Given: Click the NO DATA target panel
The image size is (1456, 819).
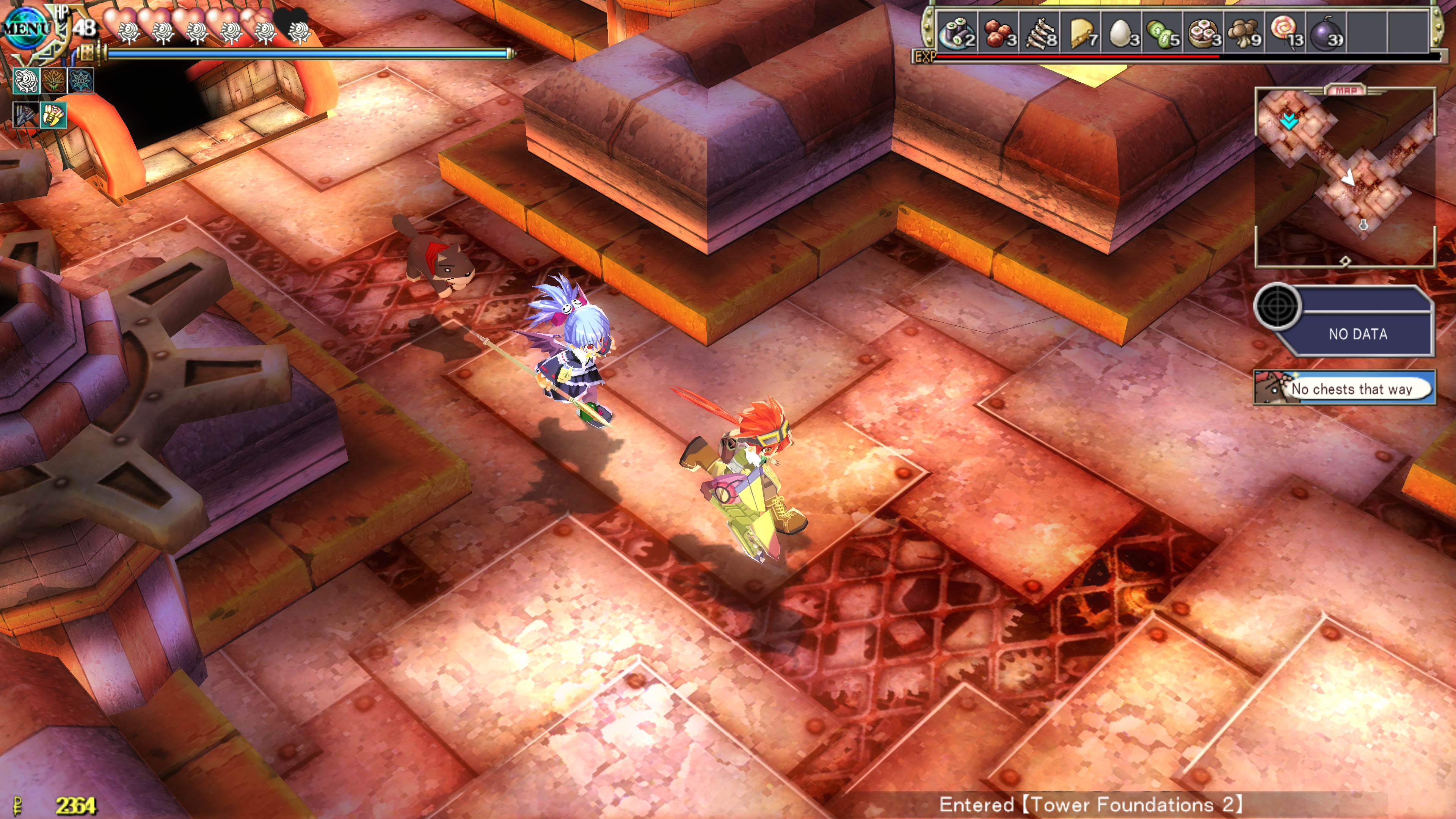Looking at the screenshot, I should point(1357,322).
